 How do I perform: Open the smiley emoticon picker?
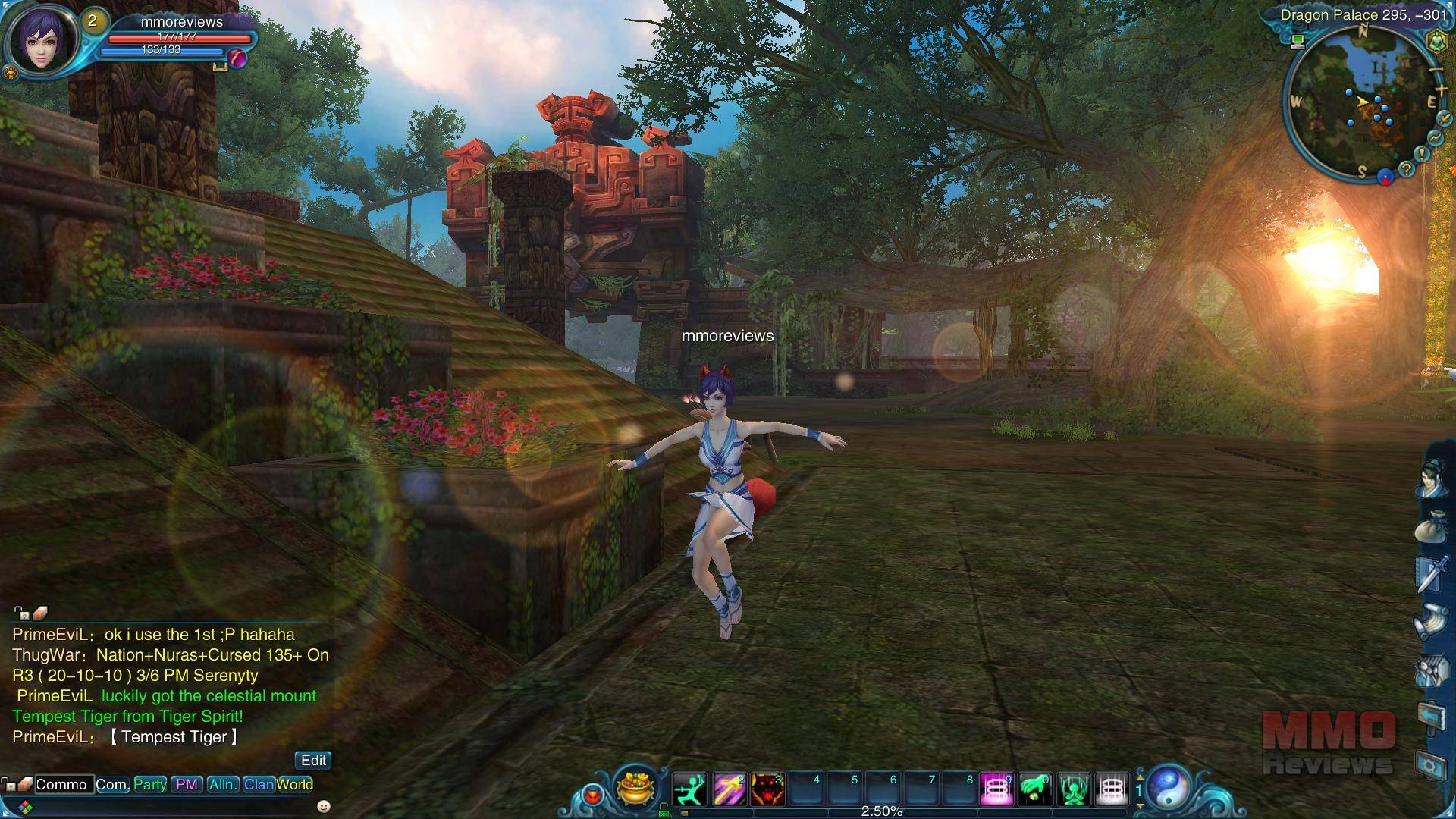point(324,805)
